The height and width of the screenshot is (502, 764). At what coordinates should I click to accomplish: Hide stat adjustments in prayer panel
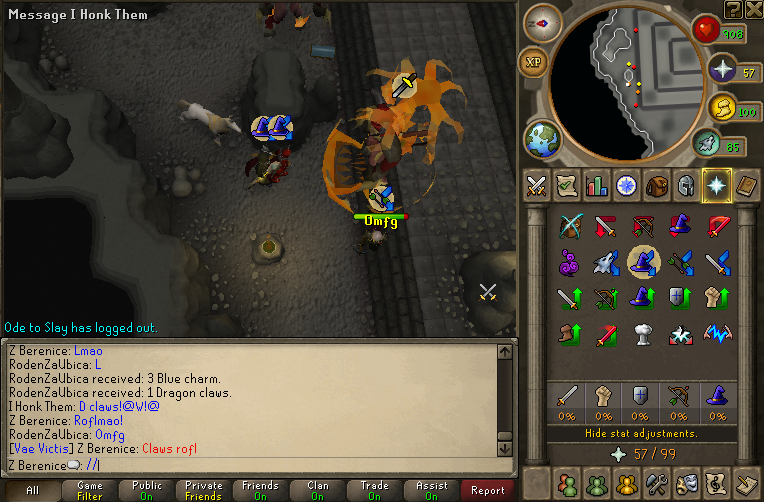coord(640,434)
